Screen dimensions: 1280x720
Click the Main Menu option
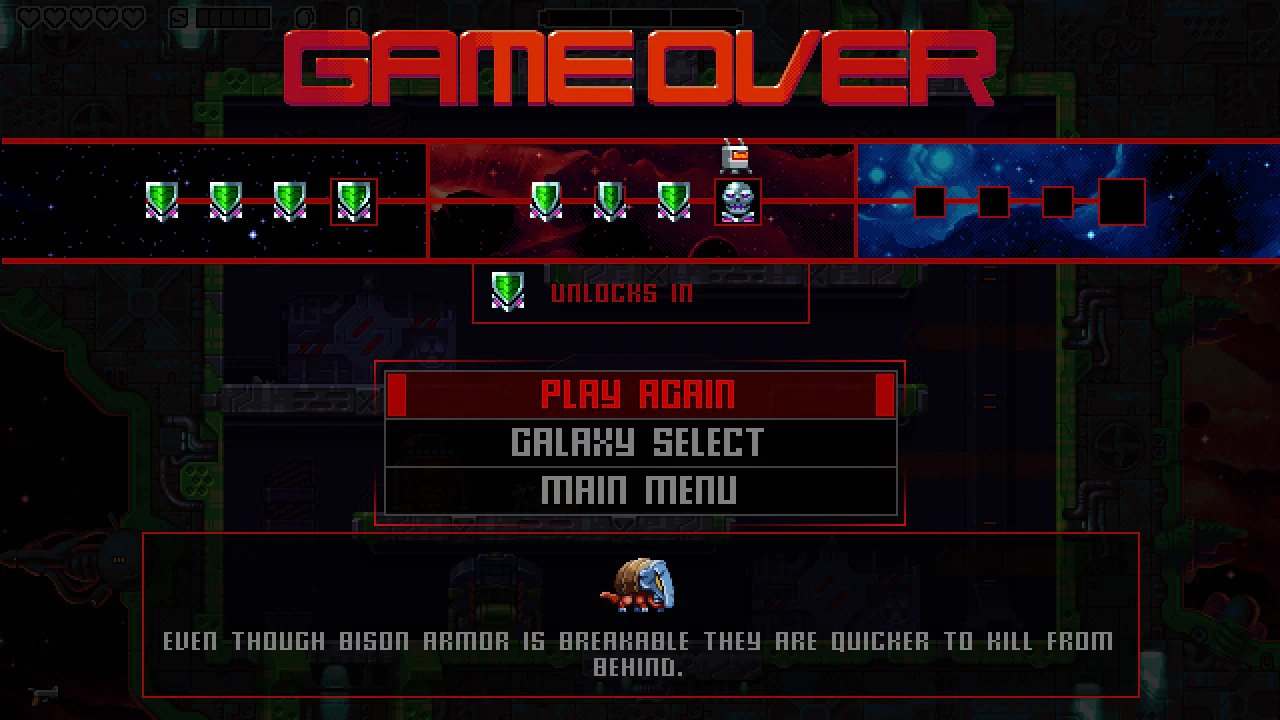[x=640, y=489]
